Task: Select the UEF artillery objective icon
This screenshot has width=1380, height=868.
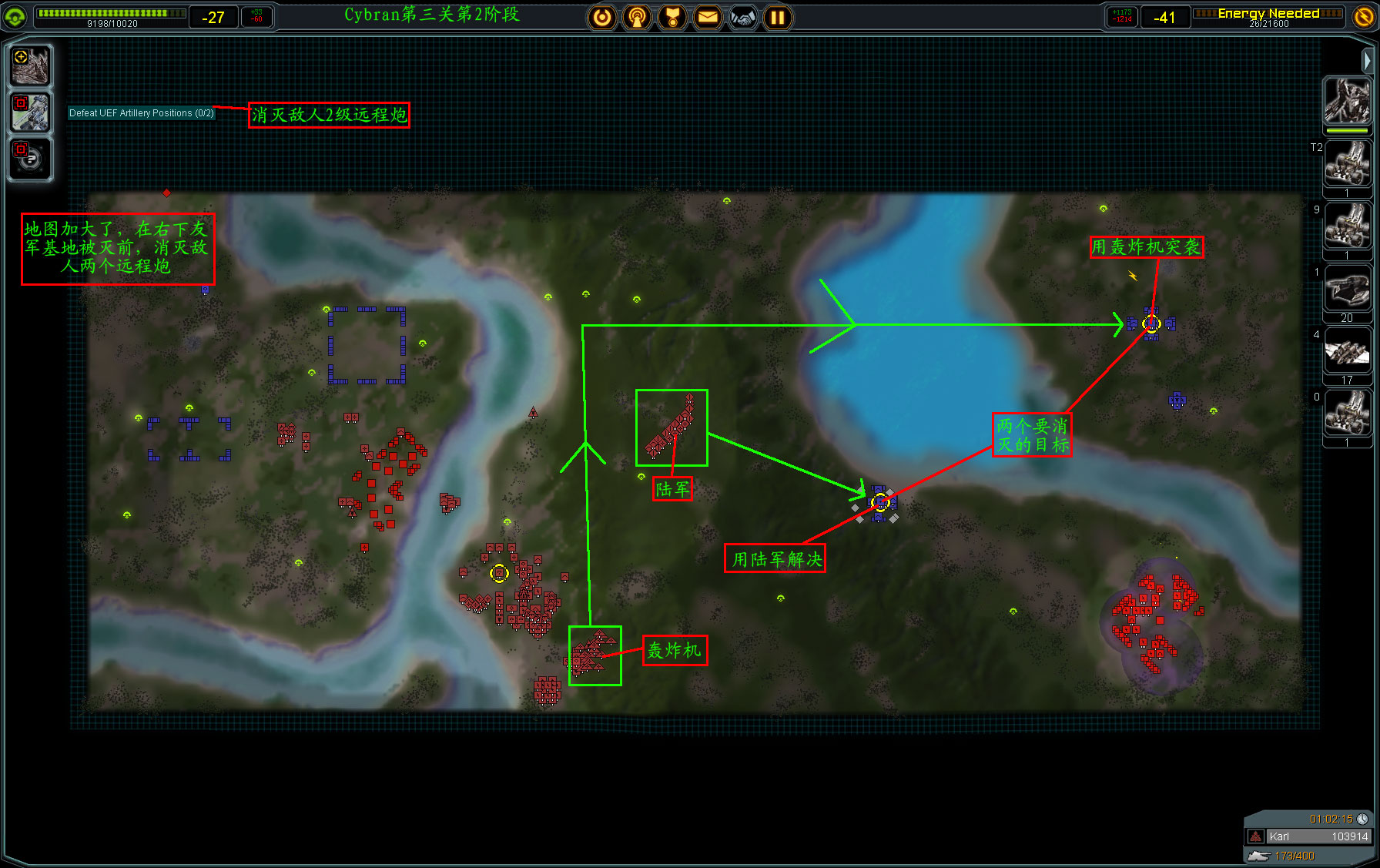Action: 31,112
